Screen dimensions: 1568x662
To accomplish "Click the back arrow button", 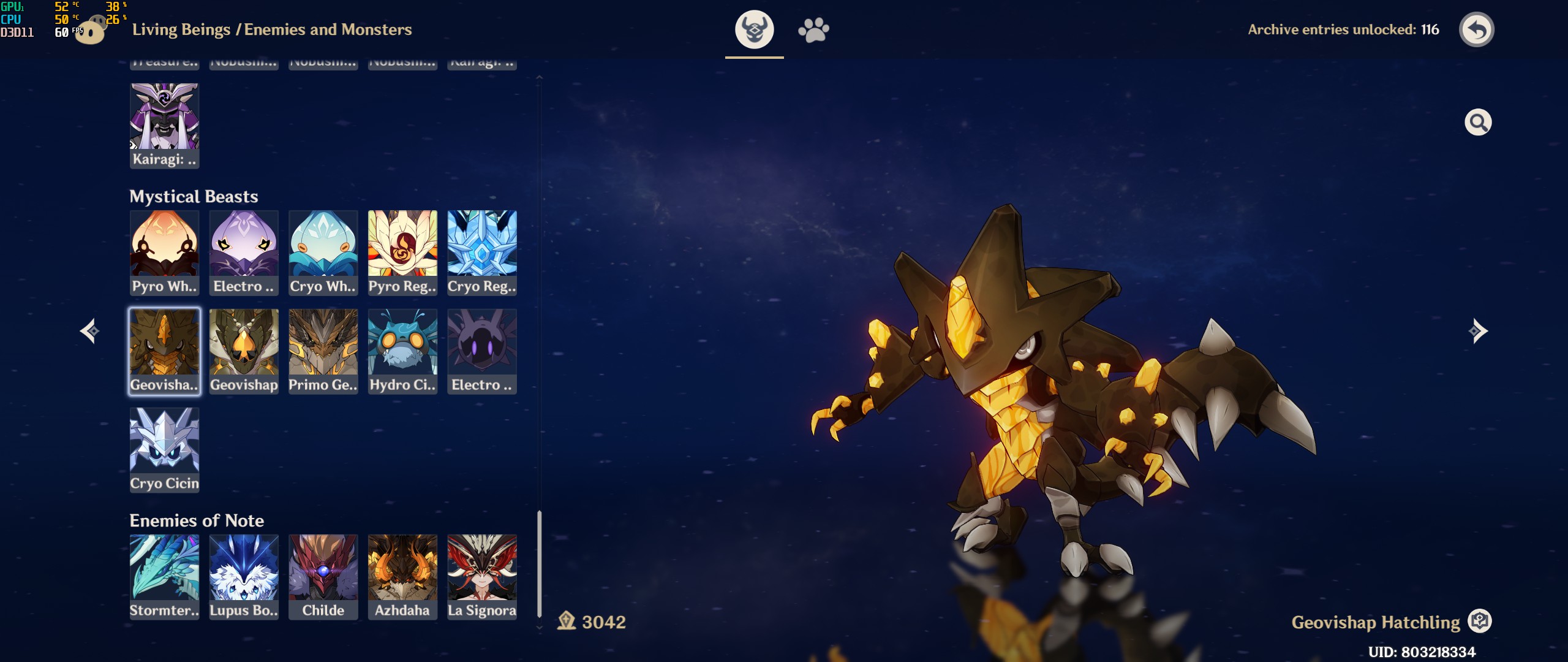I will (x=1477, y=29).
